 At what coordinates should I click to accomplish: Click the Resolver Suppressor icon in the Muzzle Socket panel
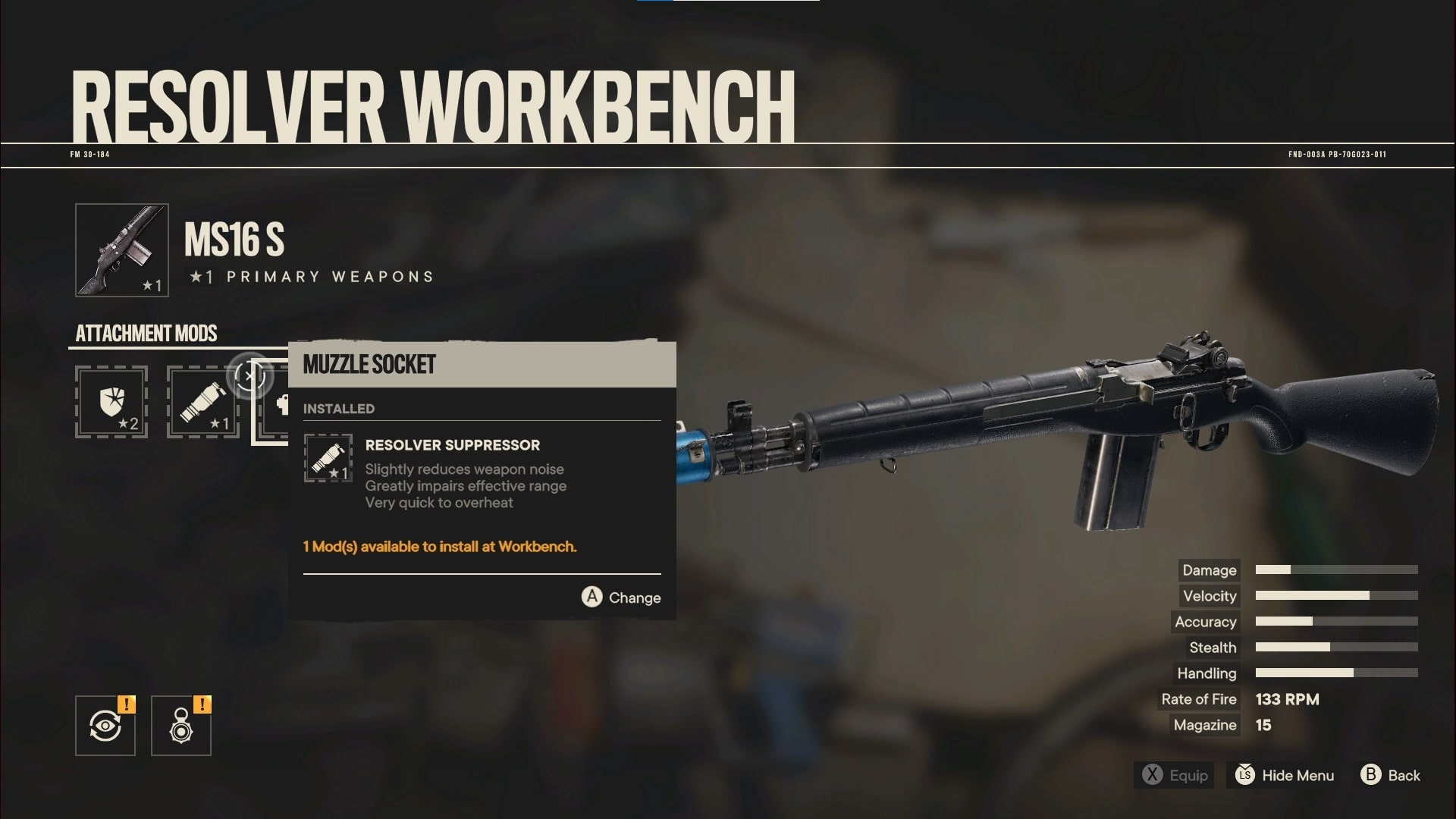click(328, 458)
